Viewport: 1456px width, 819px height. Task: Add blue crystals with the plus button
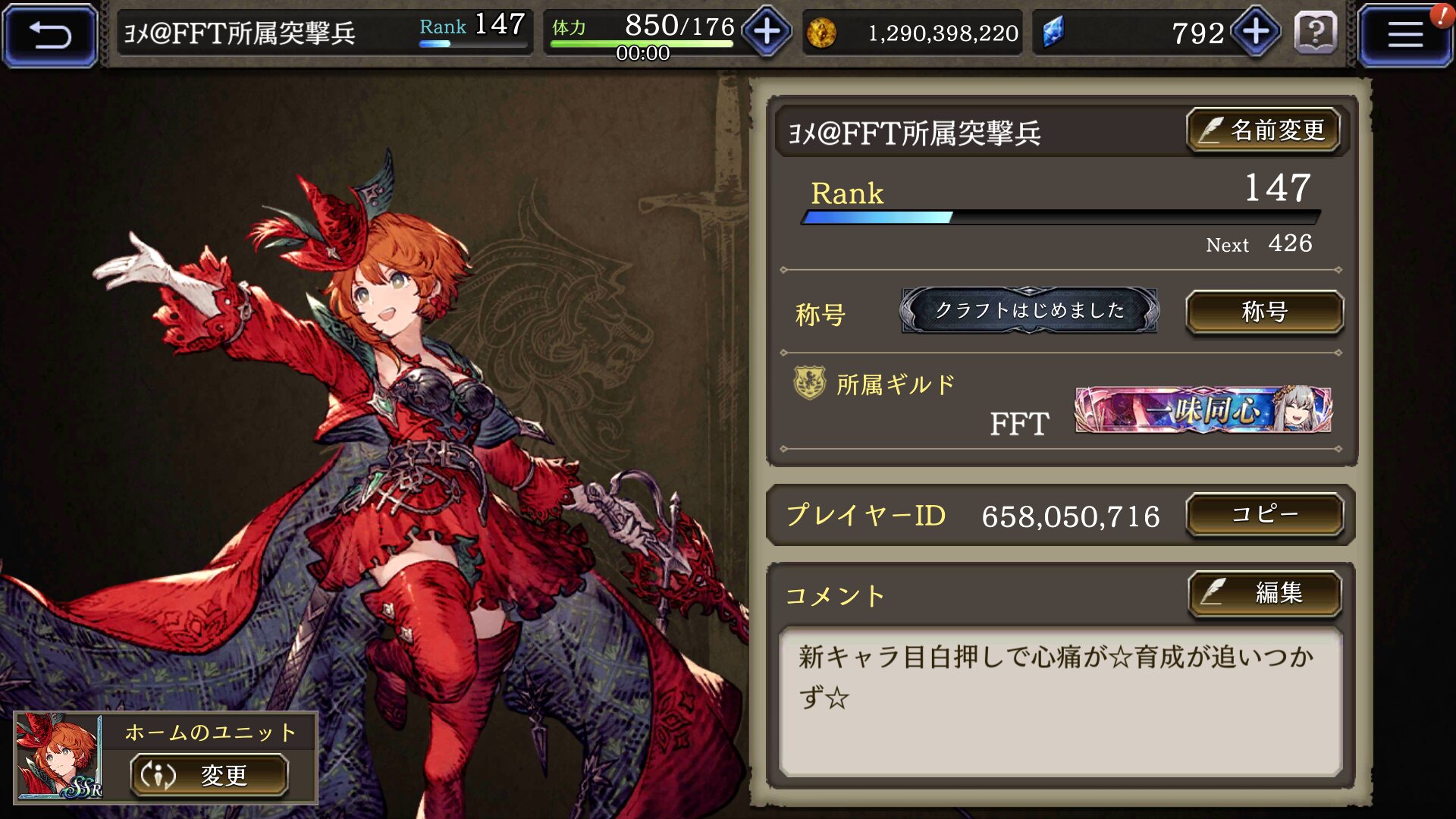coord(1256,33)
